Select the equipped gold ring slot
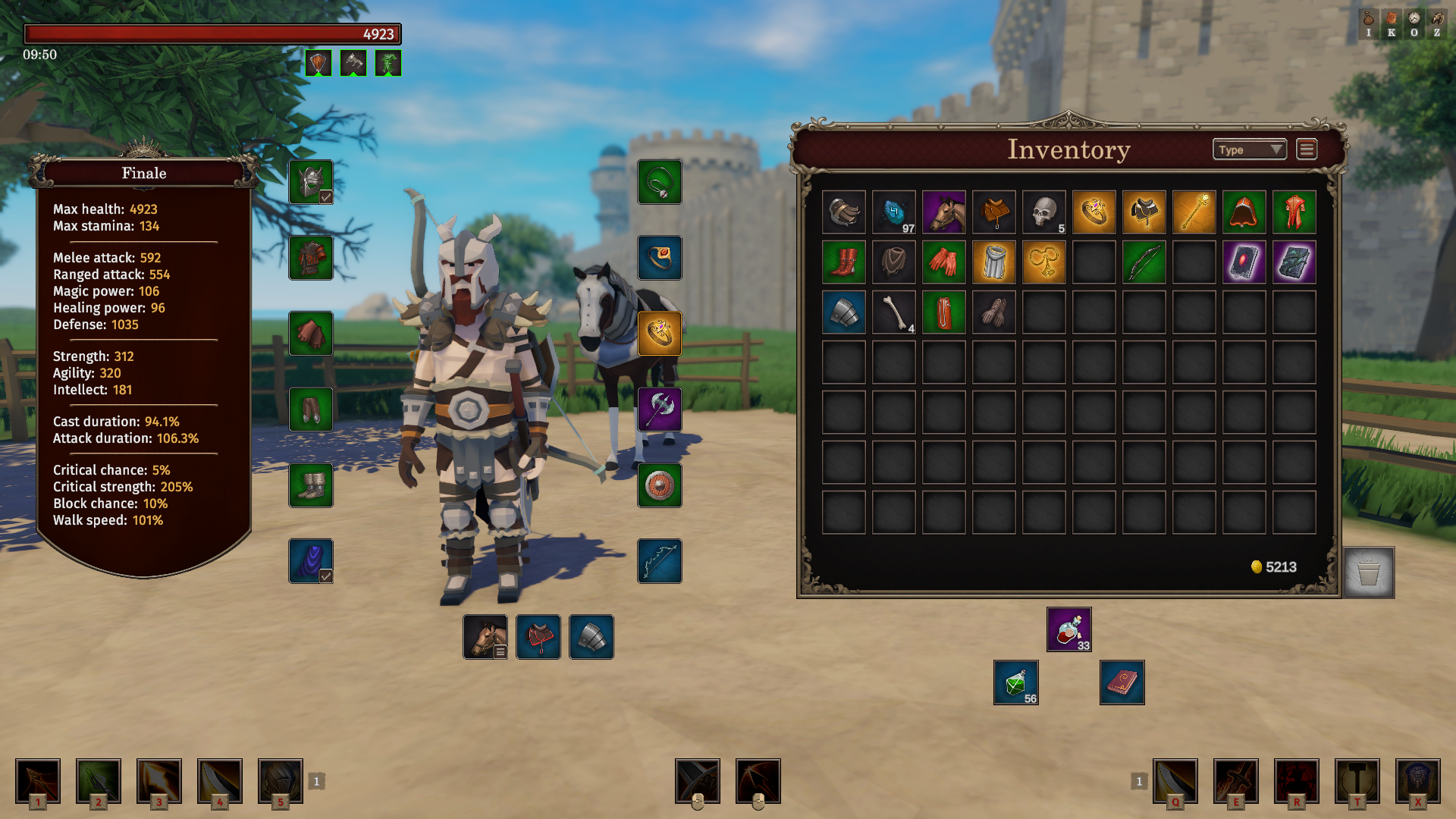1456x819 pixels. 660,334
